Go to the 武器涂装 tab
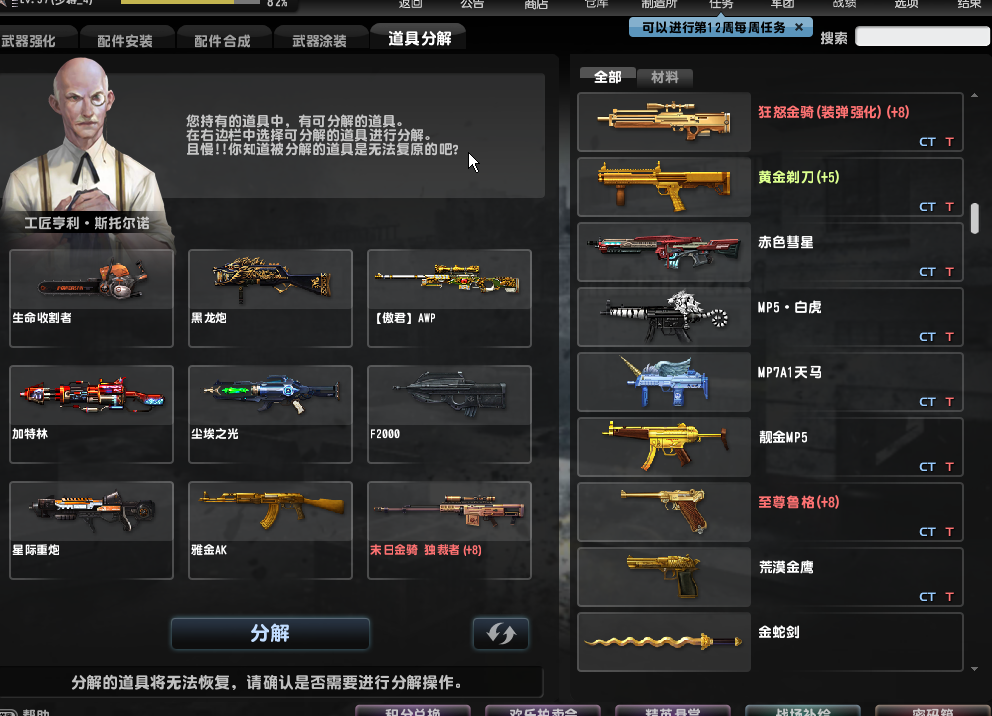 [x=319, y=41]
